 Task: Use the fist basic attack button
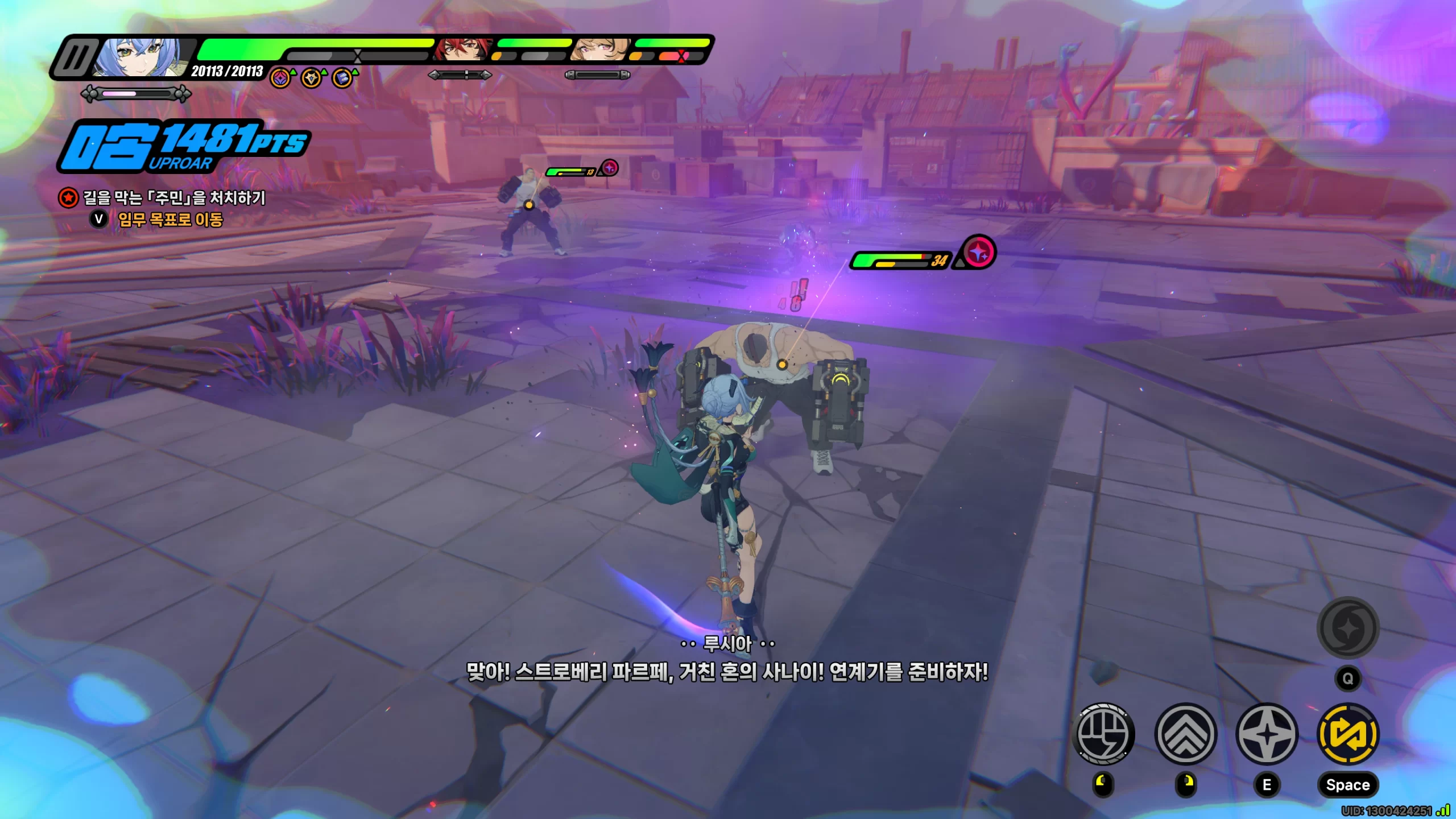(x=1103, y=733)
